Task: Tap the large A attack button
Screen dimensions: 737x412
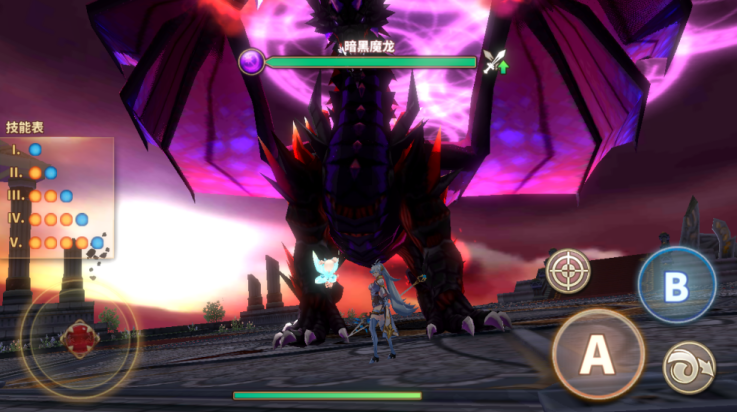Action: 597,354
